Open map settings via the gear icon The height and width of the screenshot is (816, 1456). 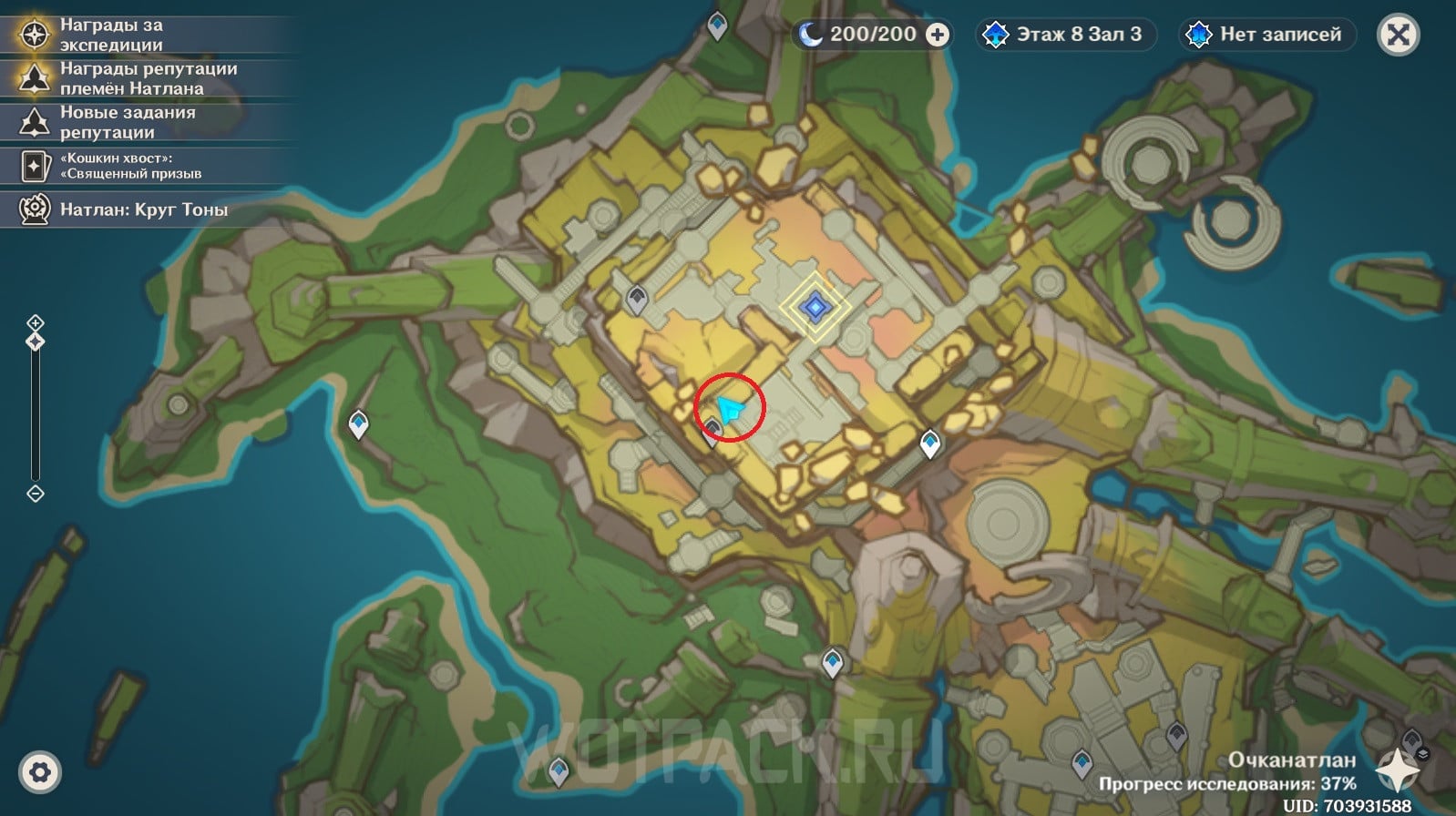(39, 773)
